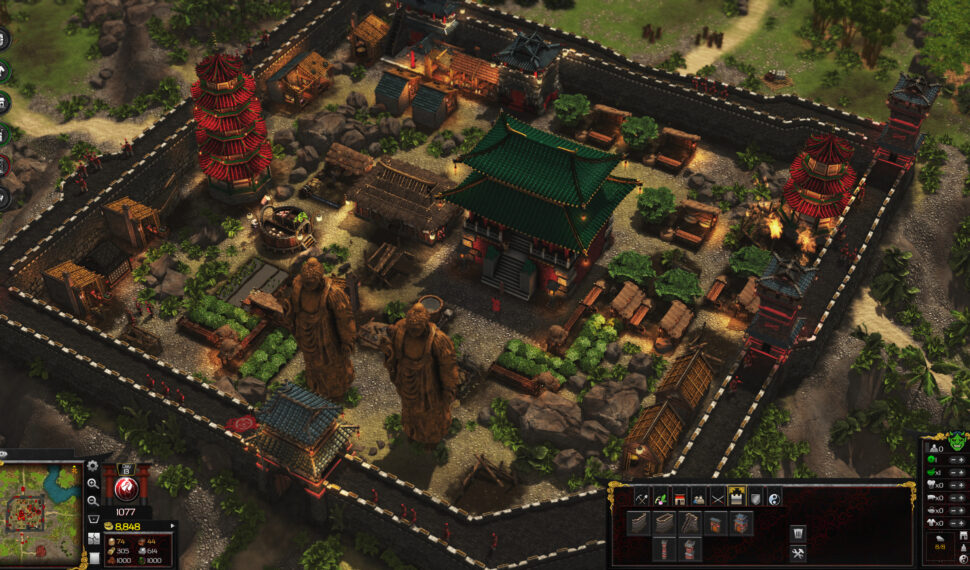
Task: Open the crossed swords military tab
Action: click(717, 497)
